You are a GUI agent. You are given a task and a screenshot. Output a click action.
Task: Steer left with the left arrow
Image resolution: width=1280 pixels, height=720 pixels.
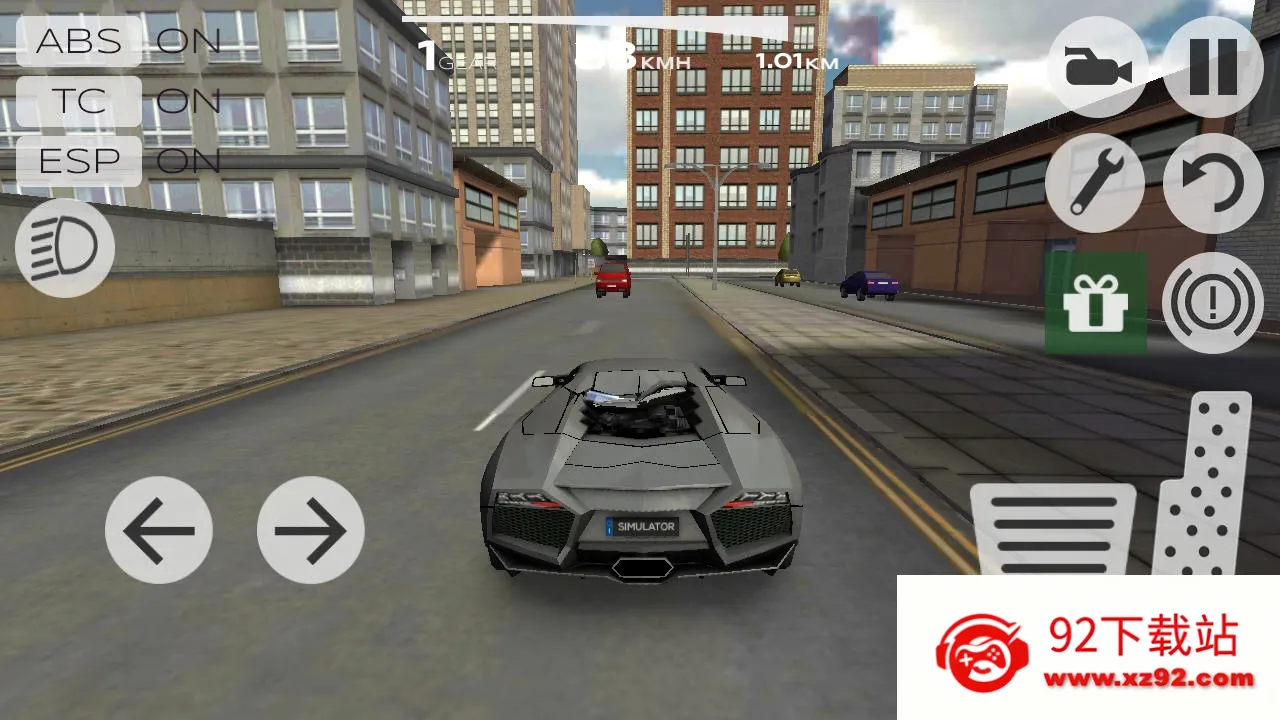tap(158, 530)
